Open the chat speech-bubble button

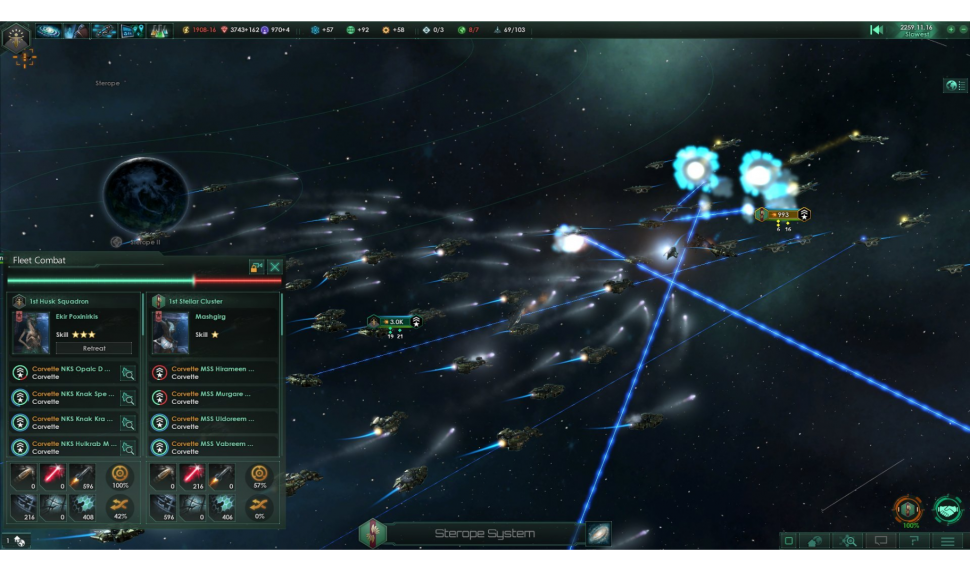click(x=881, y=541)
